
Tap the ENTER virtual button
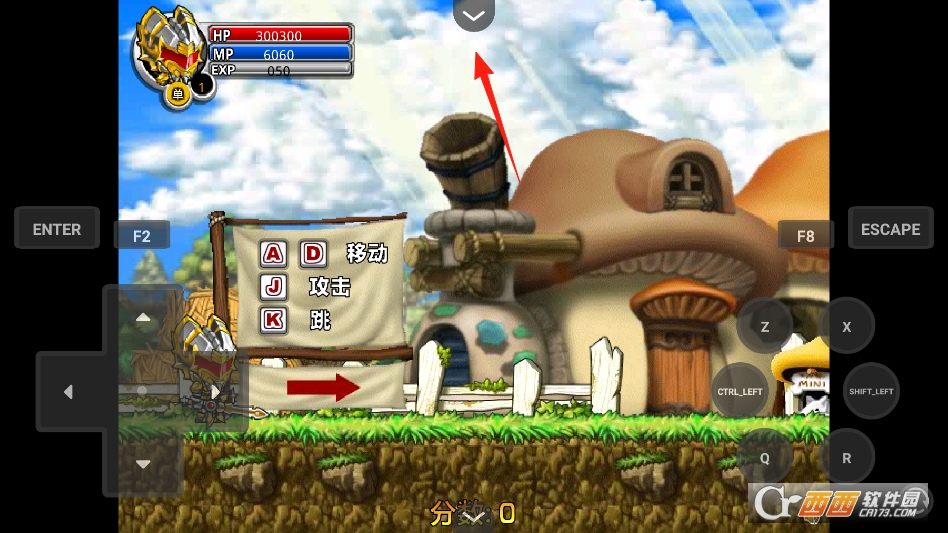click(57, 229)
